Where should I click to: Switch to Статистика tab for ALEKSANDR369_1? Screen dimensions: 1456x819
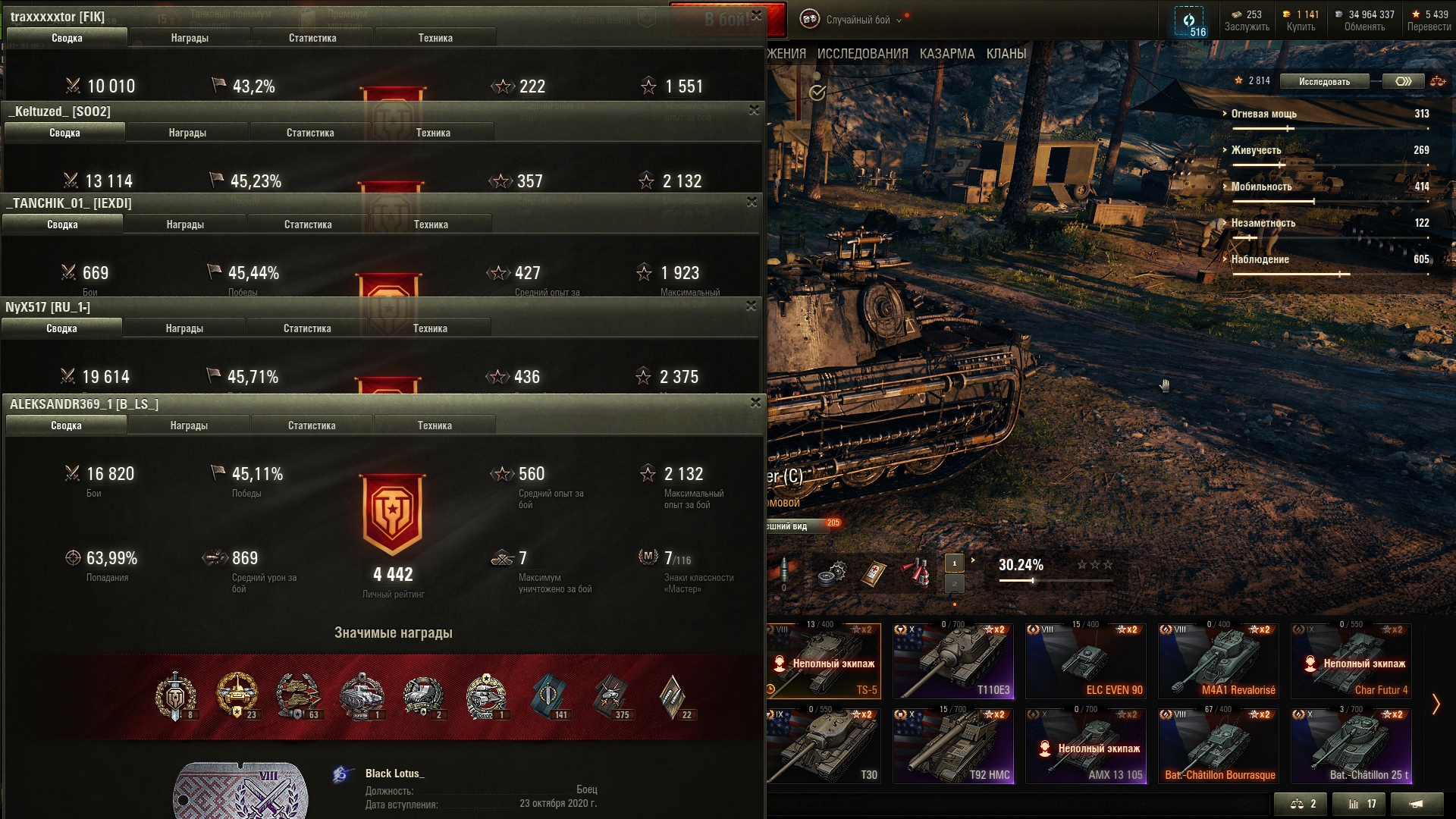(x=312, y=425)
